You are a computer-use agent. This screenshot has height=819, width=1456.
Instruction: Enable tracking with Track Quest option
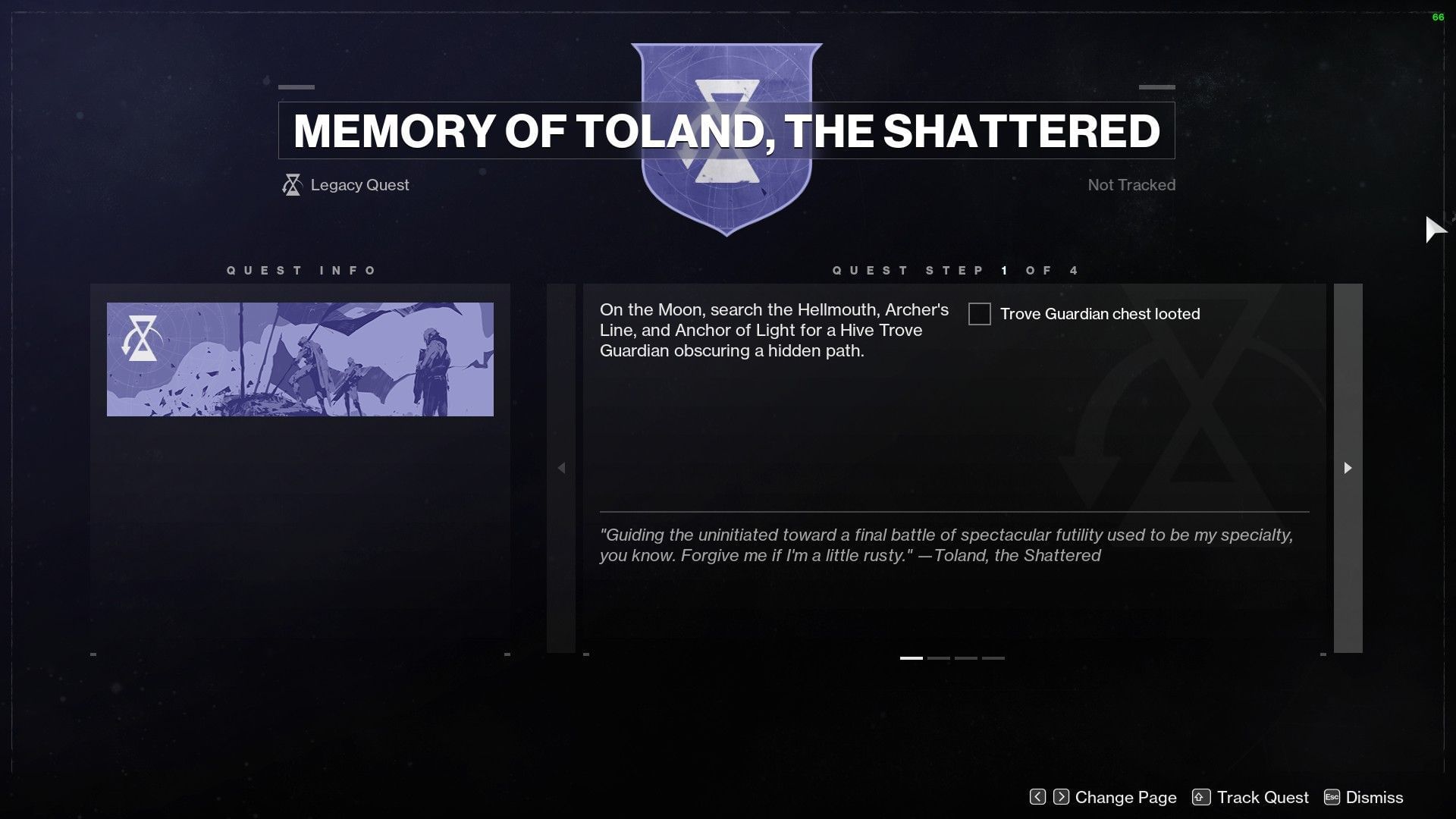tap(1263, 797)
